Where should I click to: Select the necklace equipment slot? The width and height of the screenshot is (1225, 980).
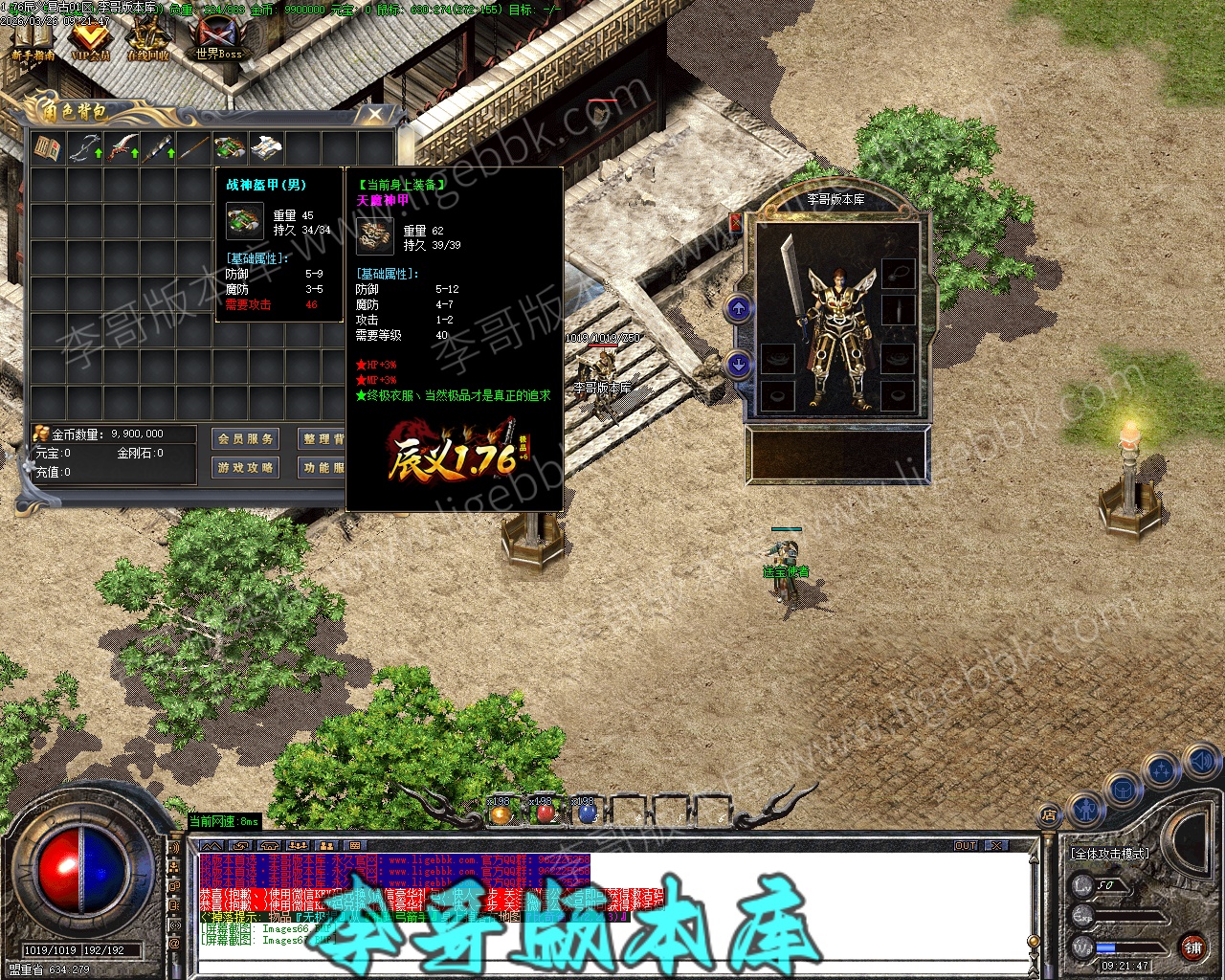(898, 274)
